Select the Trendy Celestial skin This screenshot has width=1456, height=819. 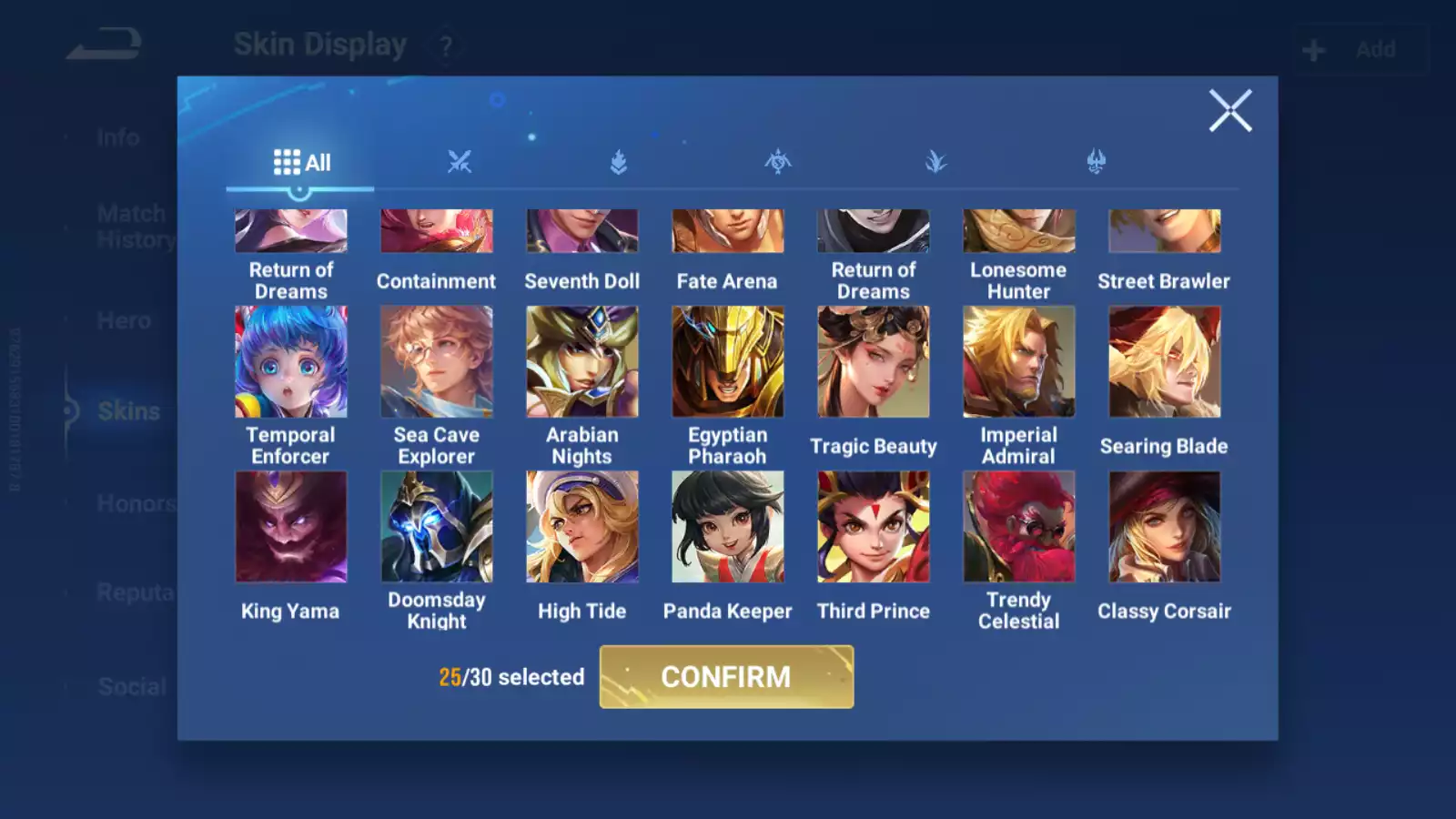(x=1019, y=527)
